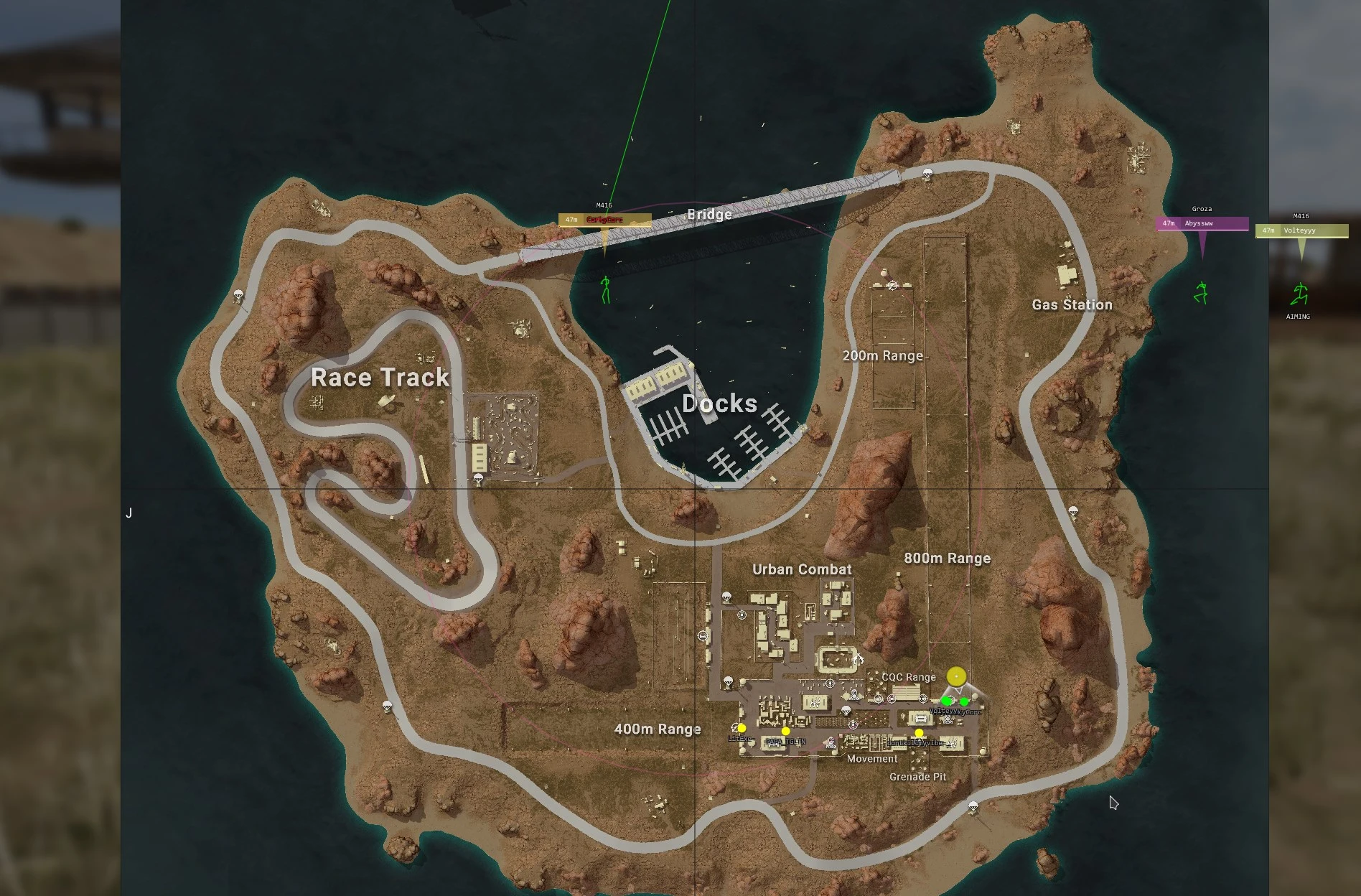Select the Gas Station map label

point(1072,305)
